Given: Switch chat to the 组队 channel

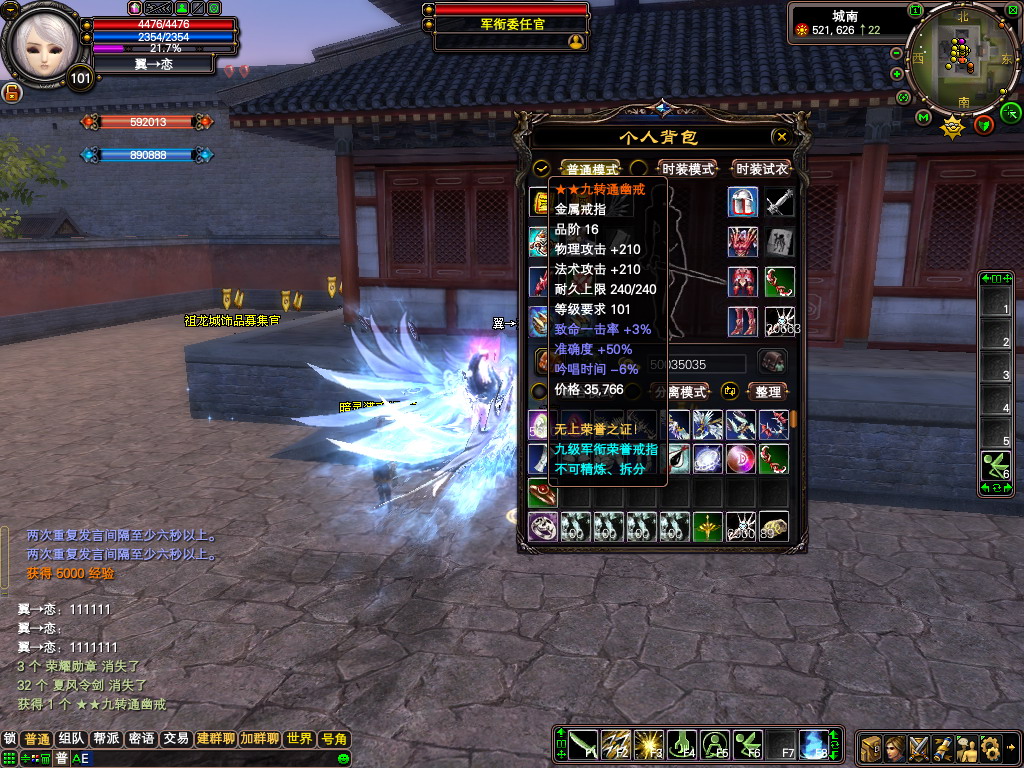Looking at the screenshot, I should coord(71,739).
